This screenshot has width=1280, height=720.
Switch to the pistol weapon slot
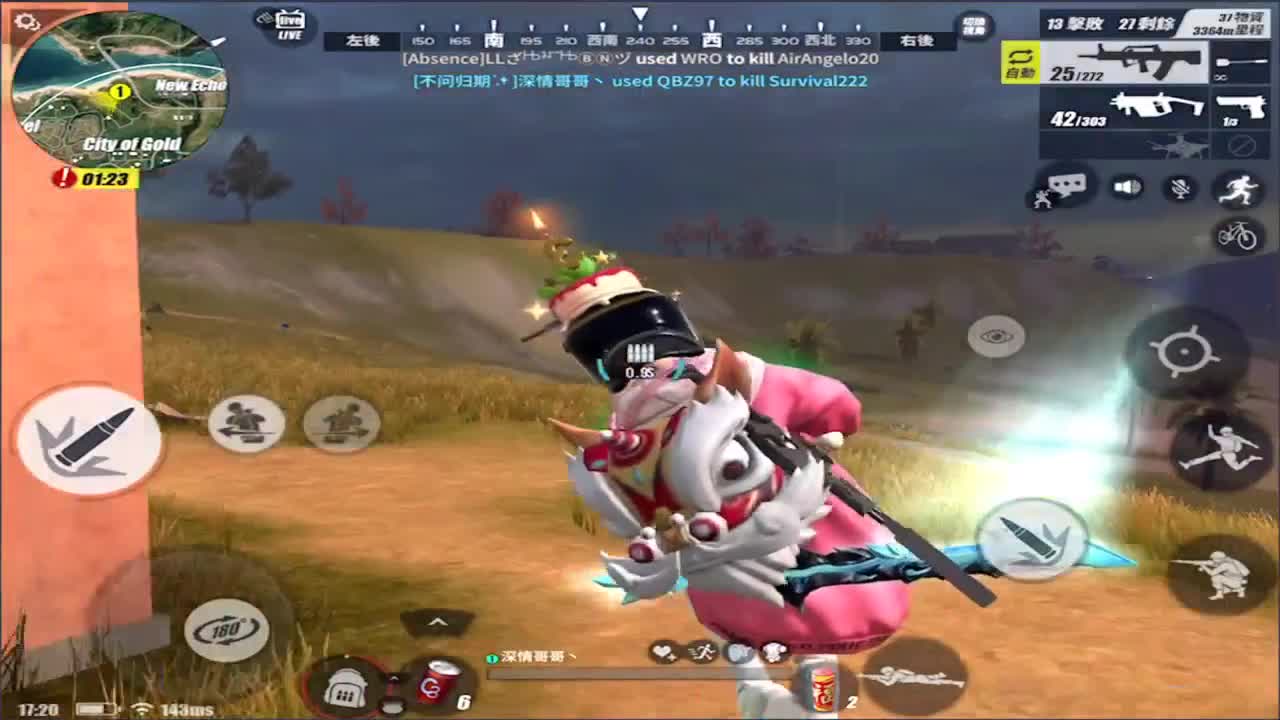pos(1240,108)
